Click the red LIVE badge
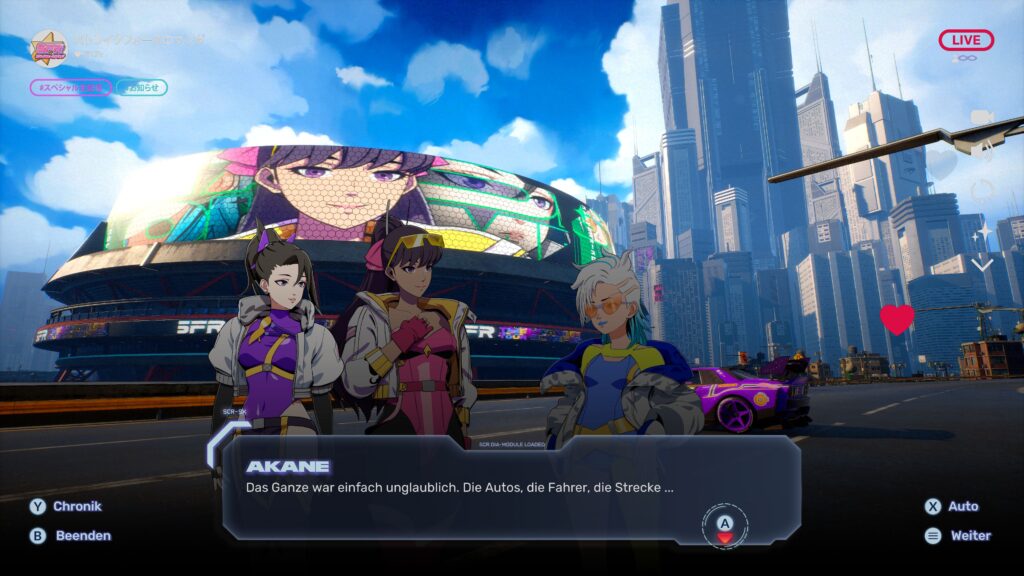This screenshot has width=1024, height=576. click(x=966, y=40)
